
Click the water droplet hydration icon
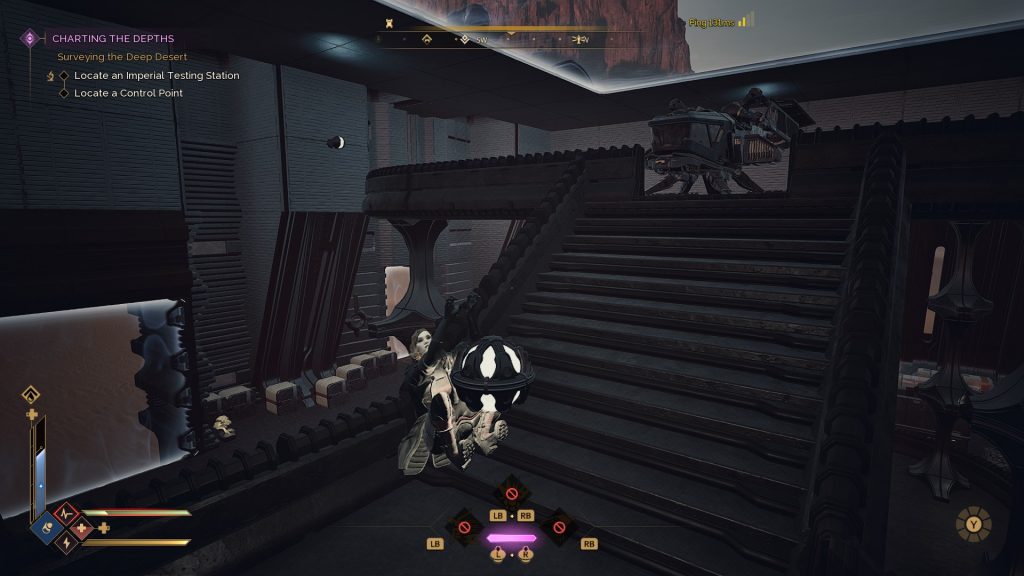click(x=31, y=394)
